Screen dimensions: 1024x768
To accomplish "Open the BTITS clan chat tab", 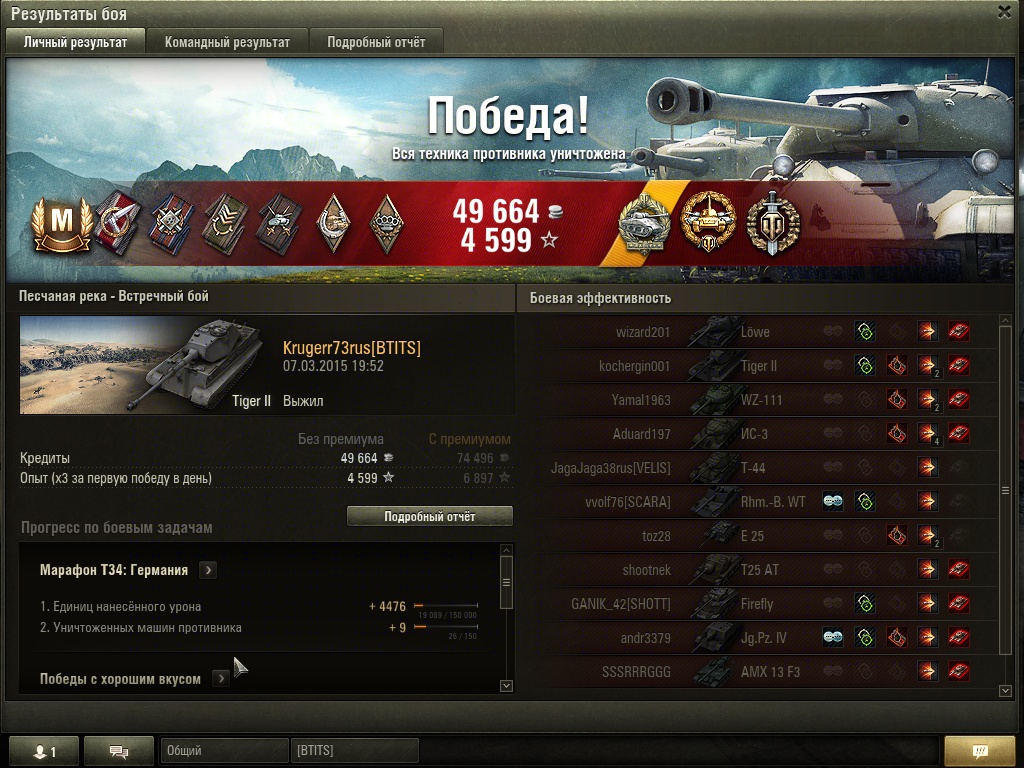I will 354,751.
